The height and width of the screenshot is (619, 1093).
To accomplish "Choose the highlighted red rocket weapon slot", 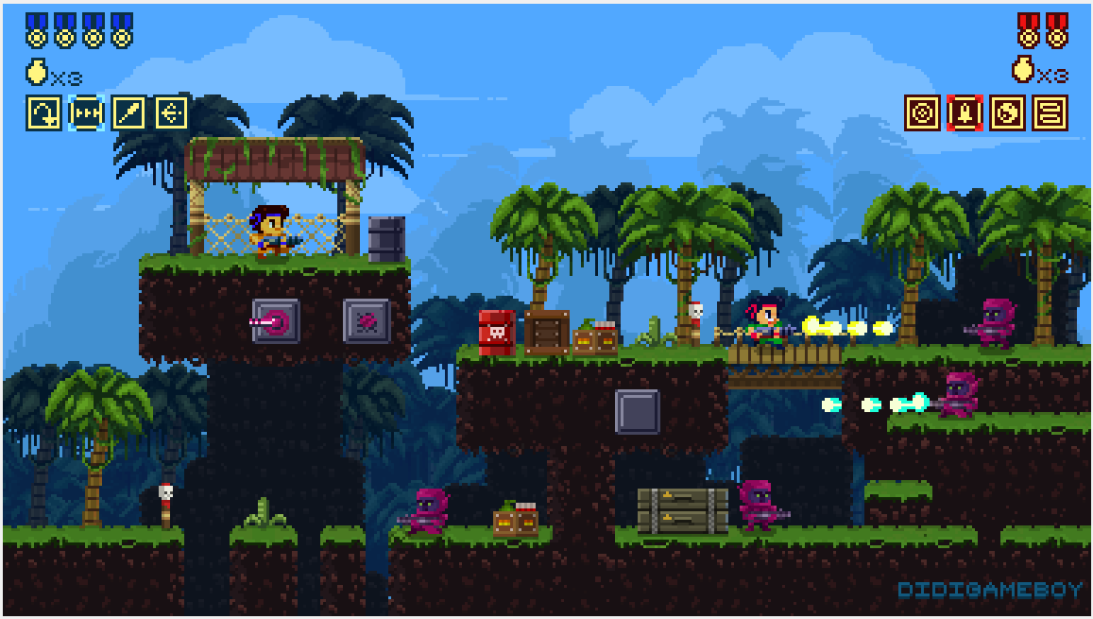I will 965,113.
